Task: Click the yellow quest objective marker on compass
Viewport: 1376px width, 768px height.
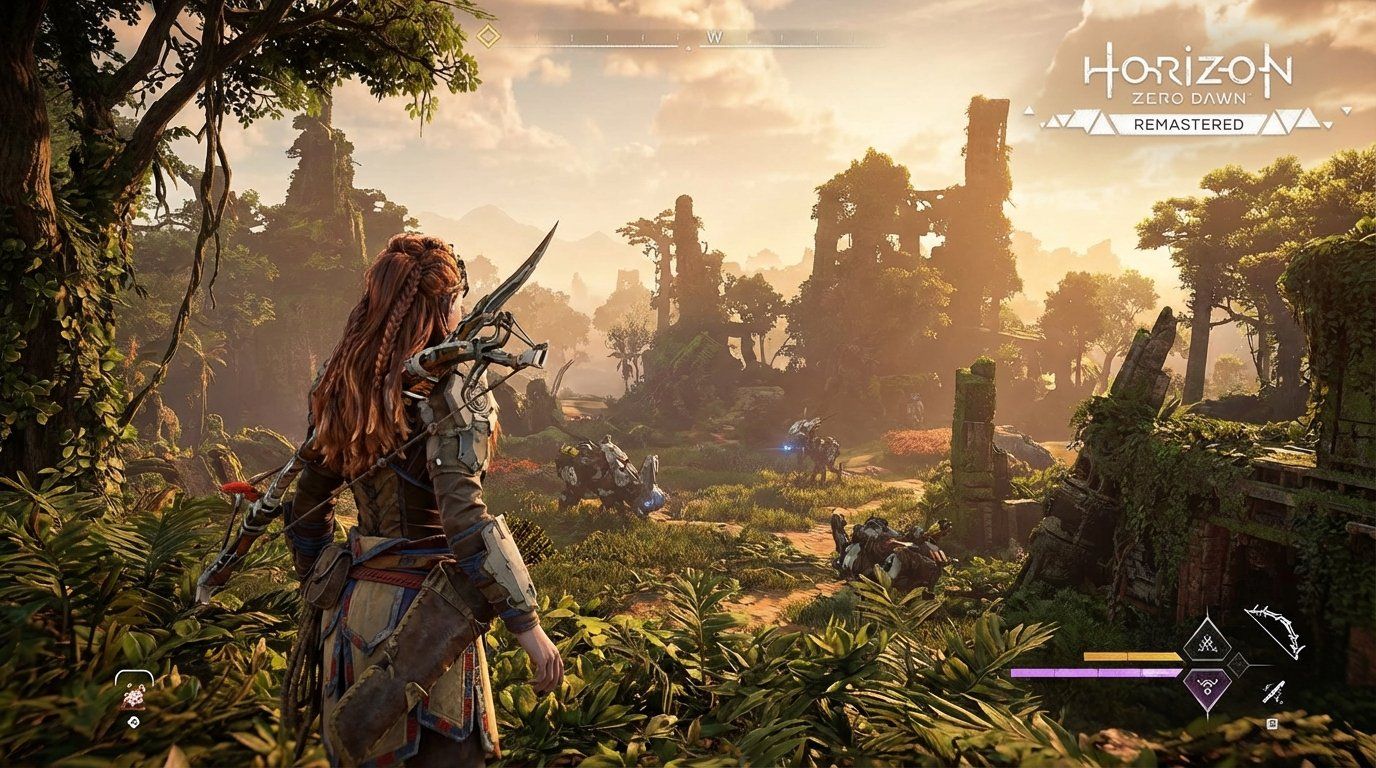Action: pos(489,37)
